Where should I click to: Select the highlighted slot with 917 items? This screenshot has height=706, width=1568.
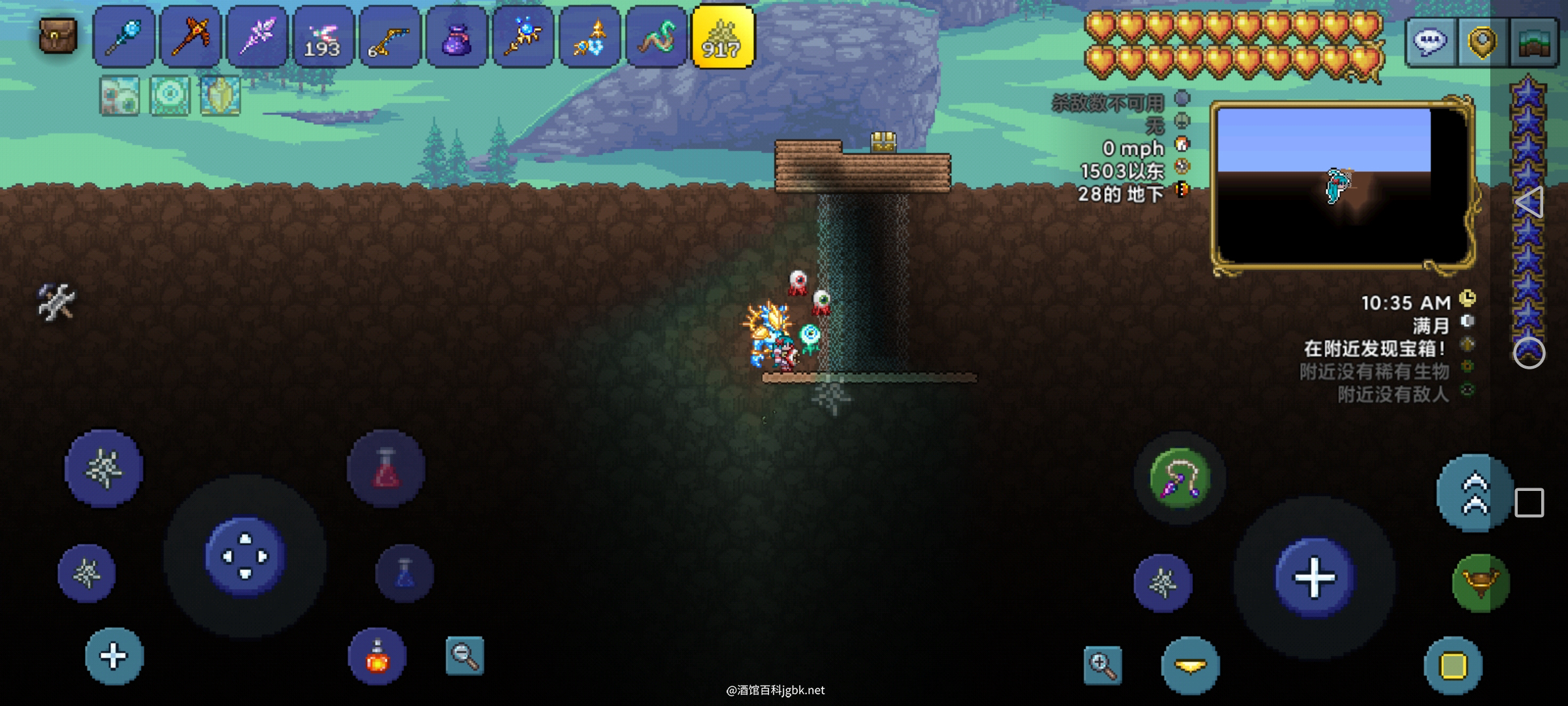pos(723,37)
